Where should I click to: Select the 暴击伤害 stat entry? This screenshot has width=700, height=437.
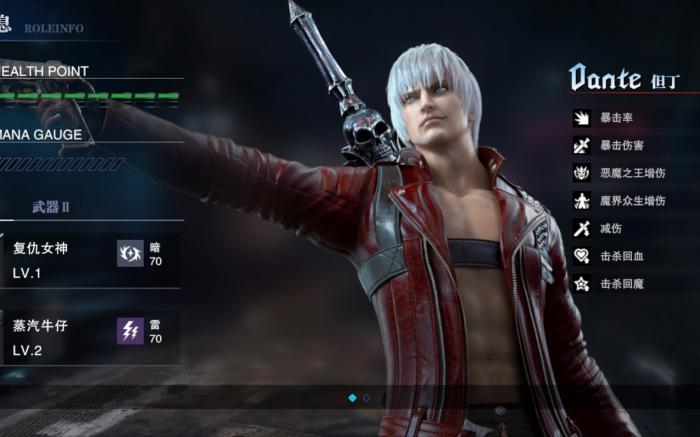[x=622, y=146]
